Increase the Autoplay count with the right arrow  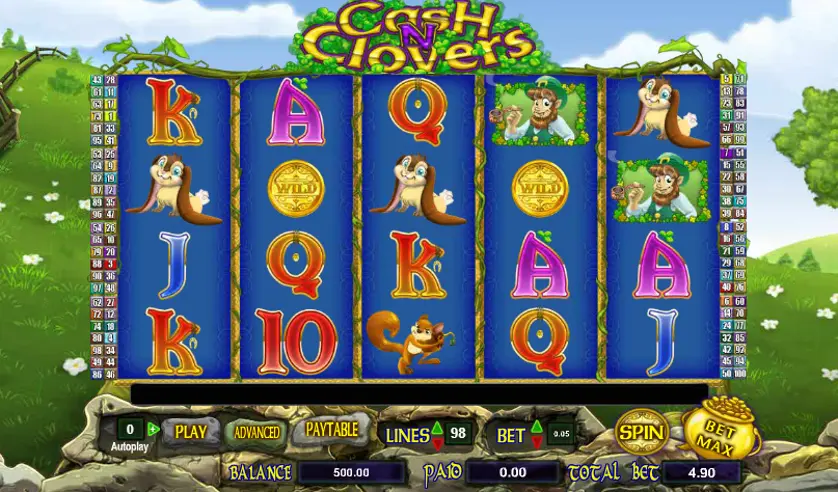click(152, 429)
